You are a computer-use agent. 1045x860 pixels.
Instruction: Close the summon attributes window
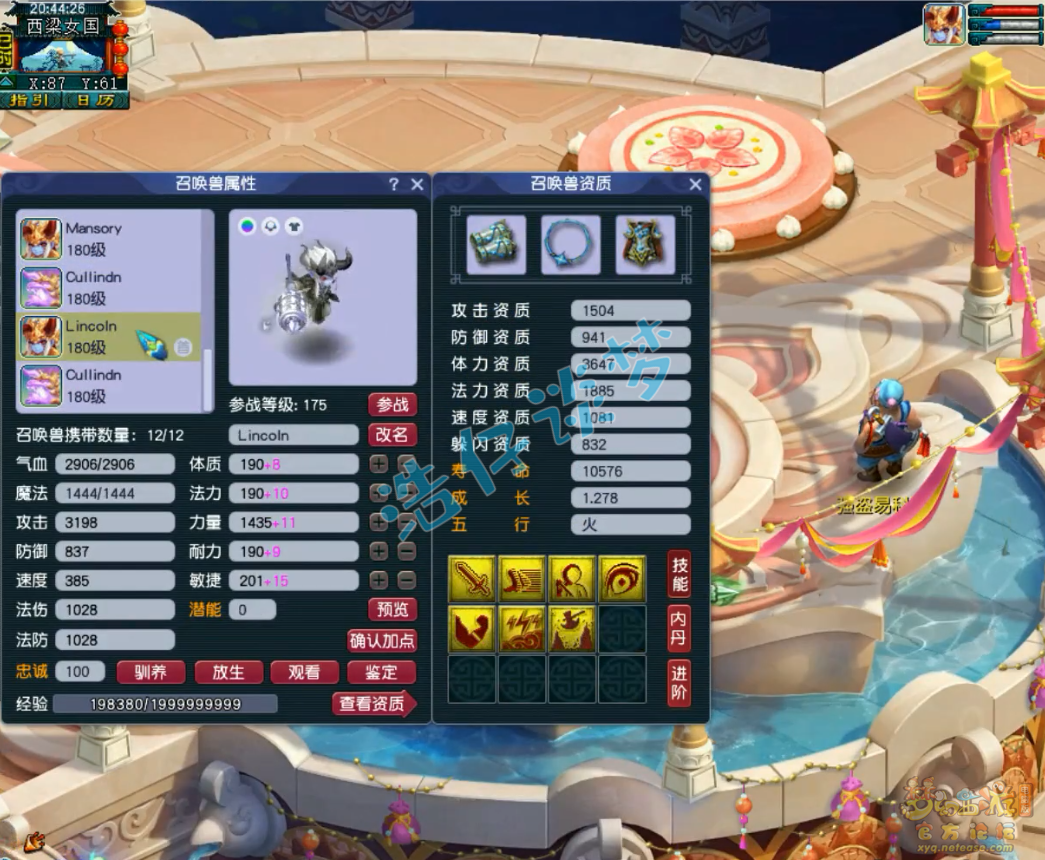(417, 184)
